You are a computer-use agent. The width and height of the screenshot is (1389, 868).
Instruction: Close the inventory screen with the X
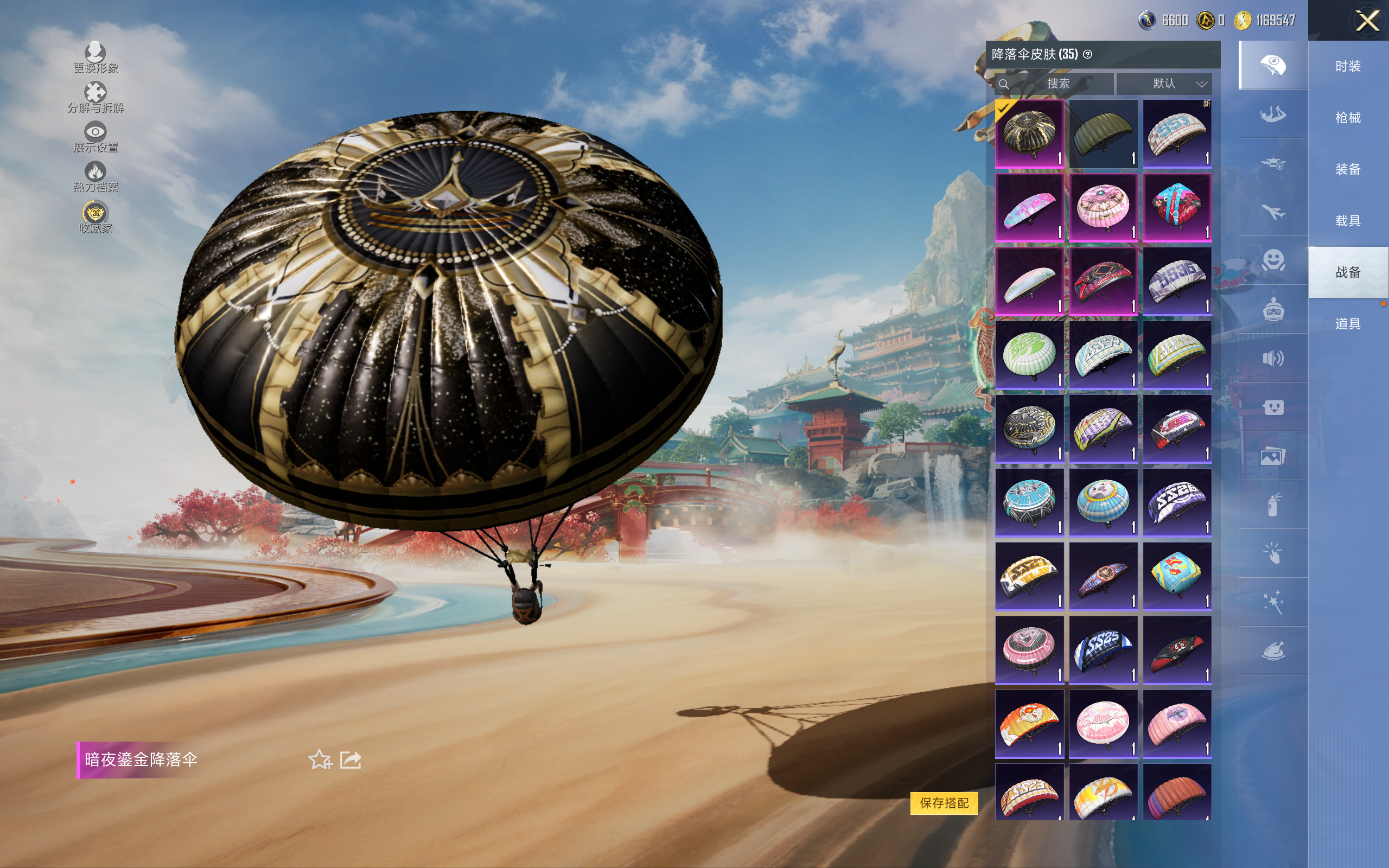pyautogui.click(x=1367, y=21)
